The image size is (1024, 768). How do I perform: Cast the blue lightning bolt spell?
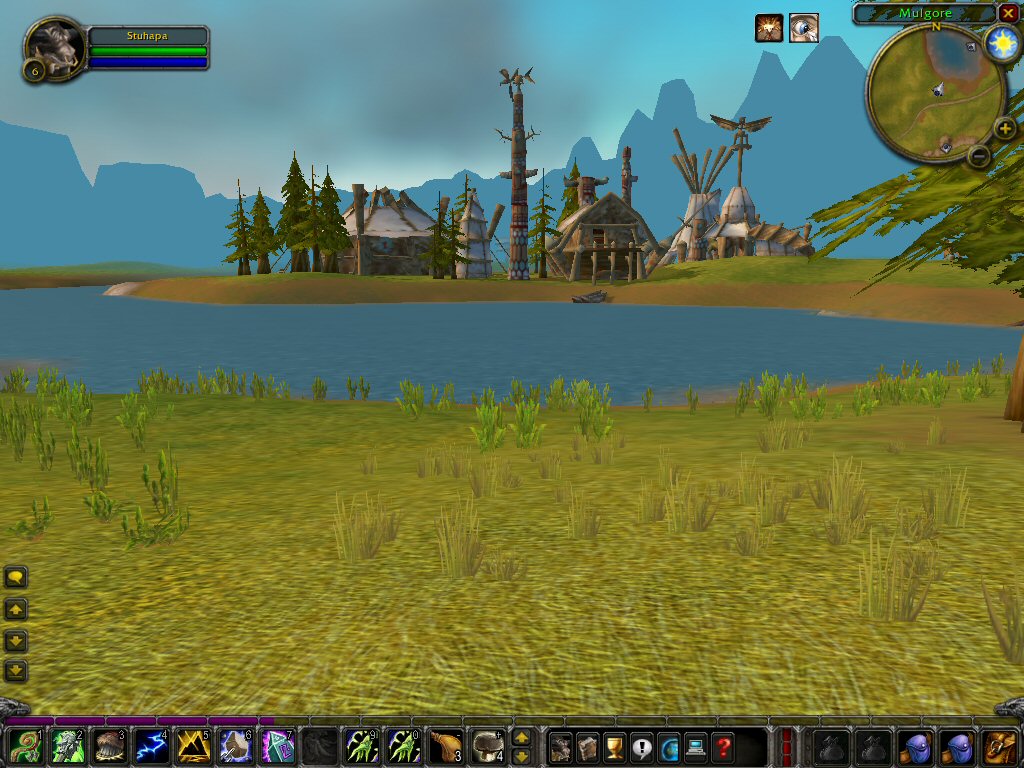pyautogui.click(x=151, y=746)
